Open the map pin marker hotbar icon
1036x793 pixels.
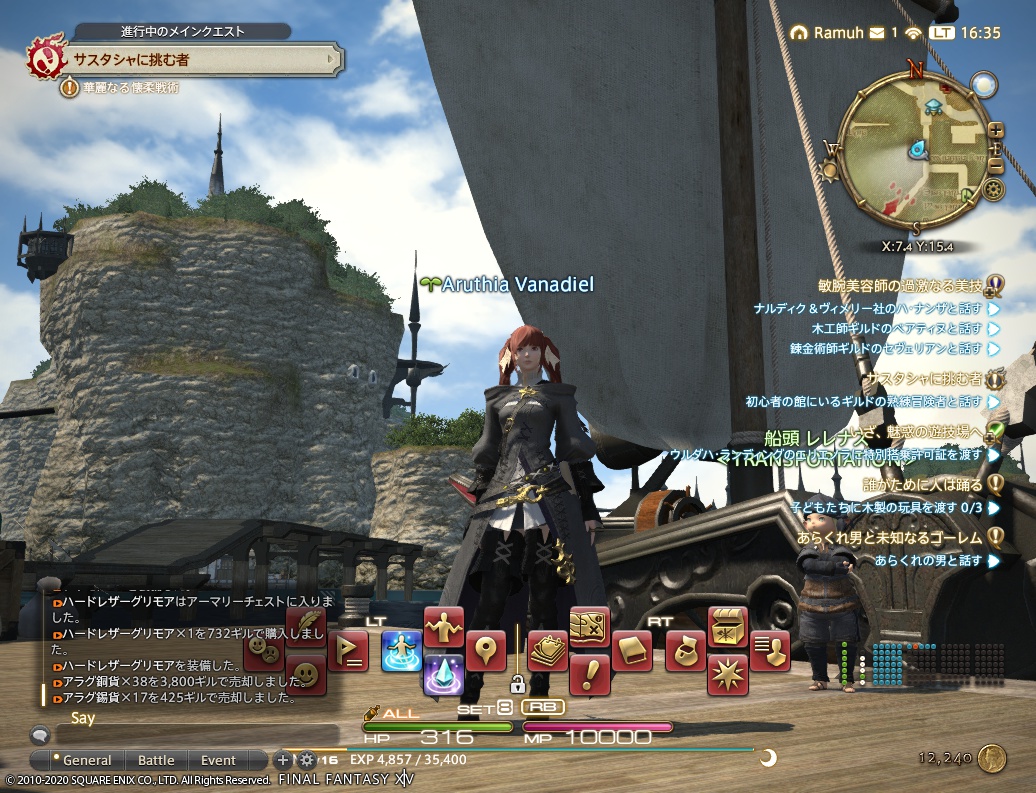[x=486, y=651]
